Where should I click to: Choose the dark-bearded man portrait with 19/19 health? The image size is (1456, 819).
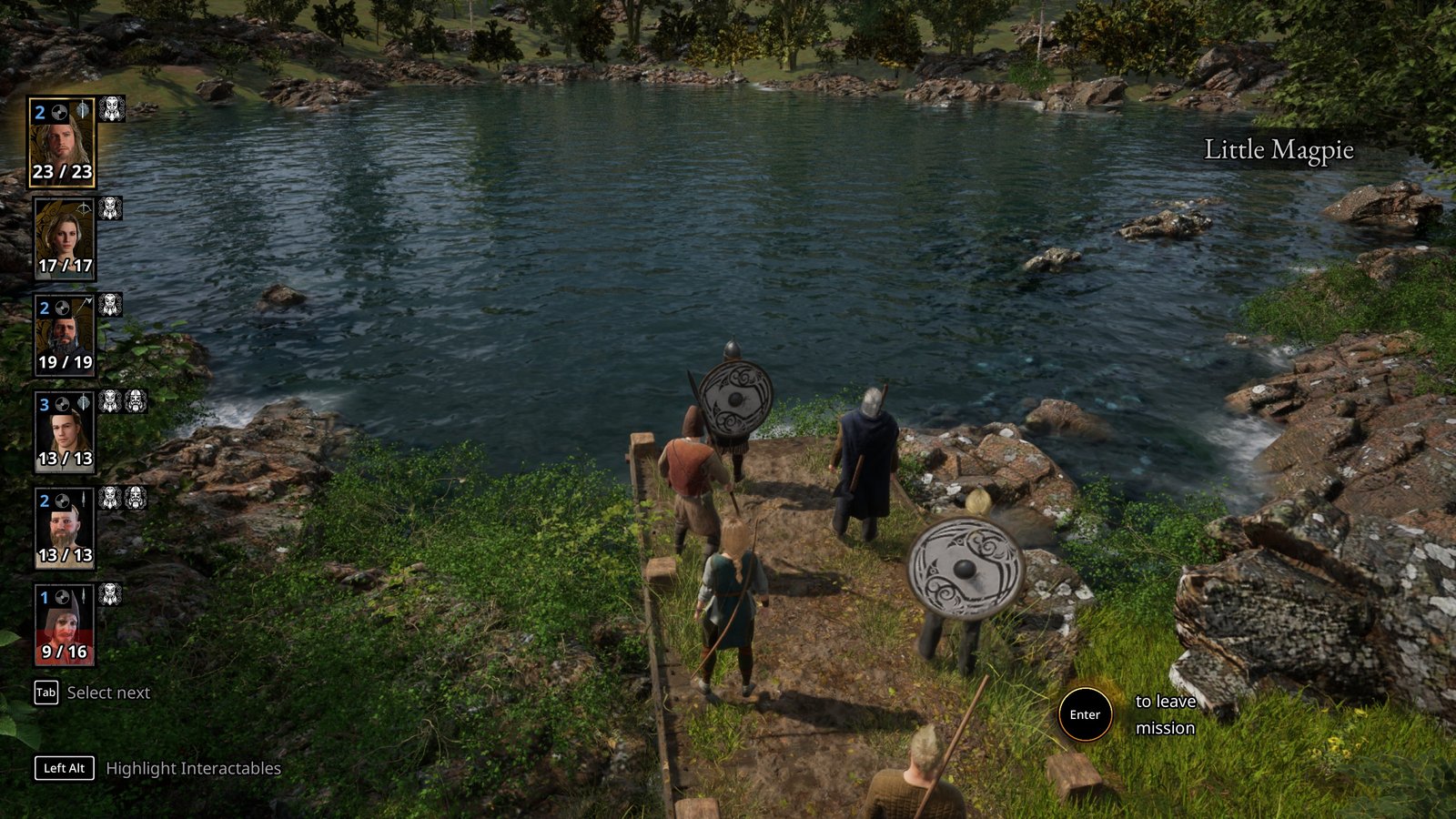click(64, 335)
